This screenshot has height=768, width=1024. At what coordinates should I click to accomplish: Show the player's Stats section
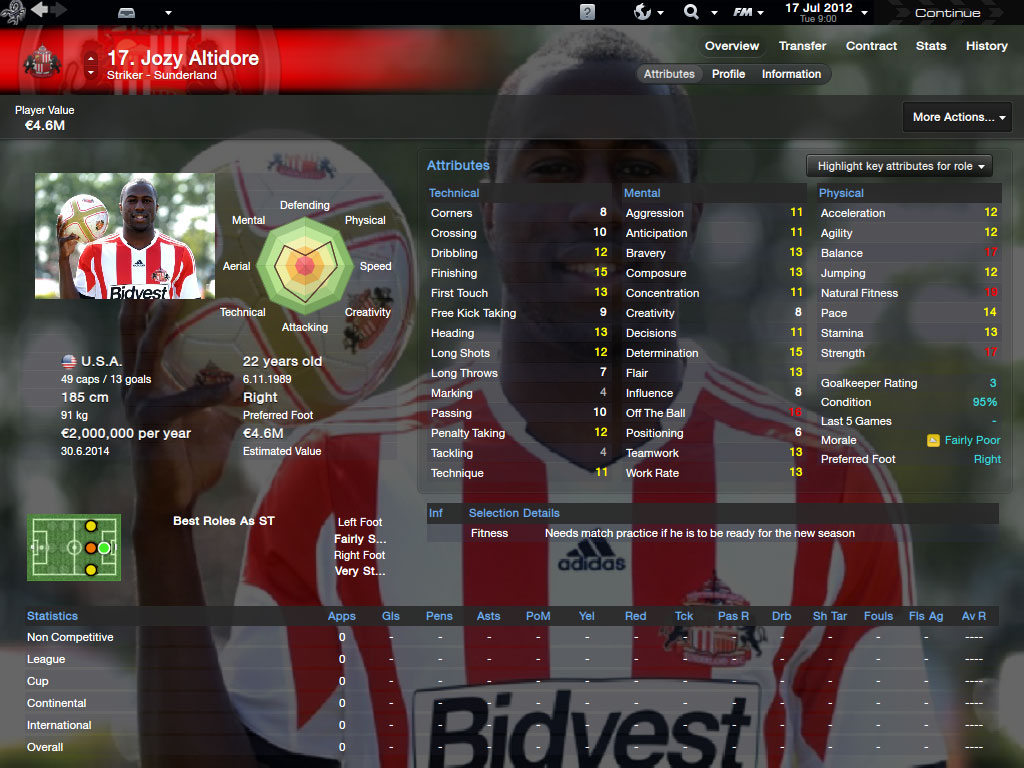931,46
